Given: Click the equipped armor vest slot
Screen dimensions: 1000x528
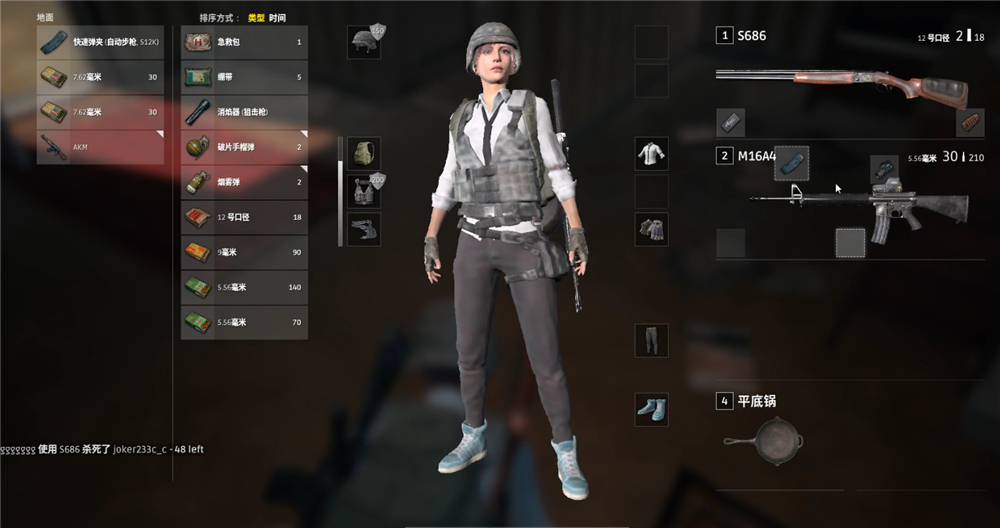Looking at the screenshot, I should pos(363,190).
